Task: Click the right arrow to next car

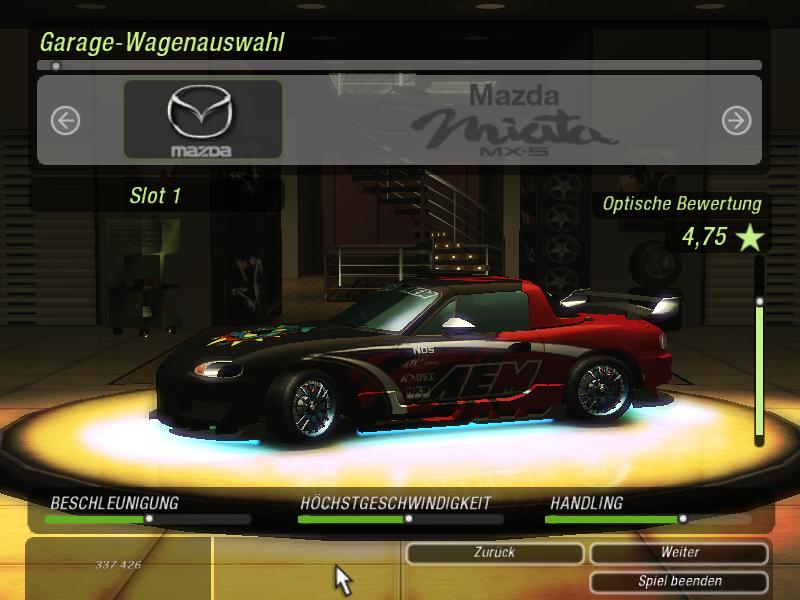Action: coord(736,121)
